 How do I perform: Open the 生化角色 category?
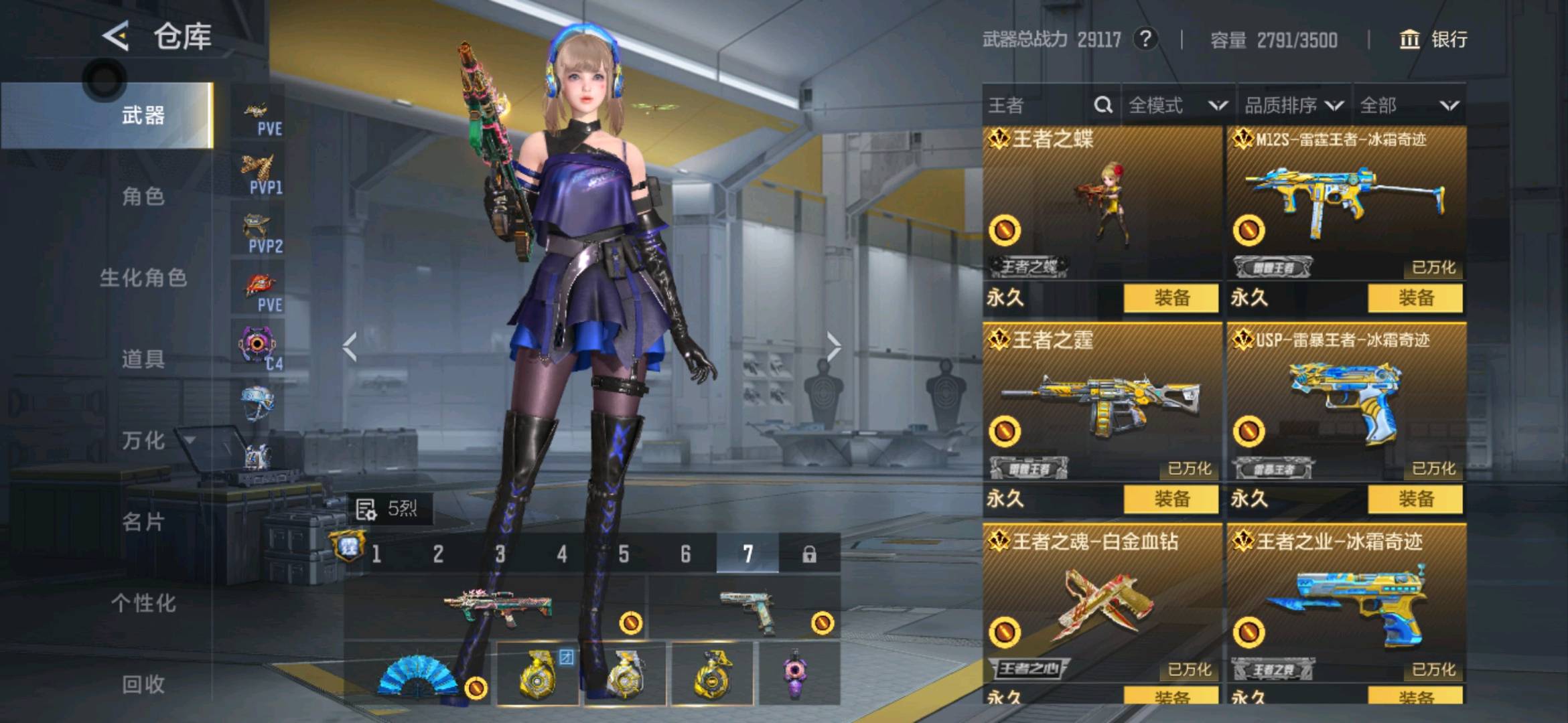coord(143,277)
